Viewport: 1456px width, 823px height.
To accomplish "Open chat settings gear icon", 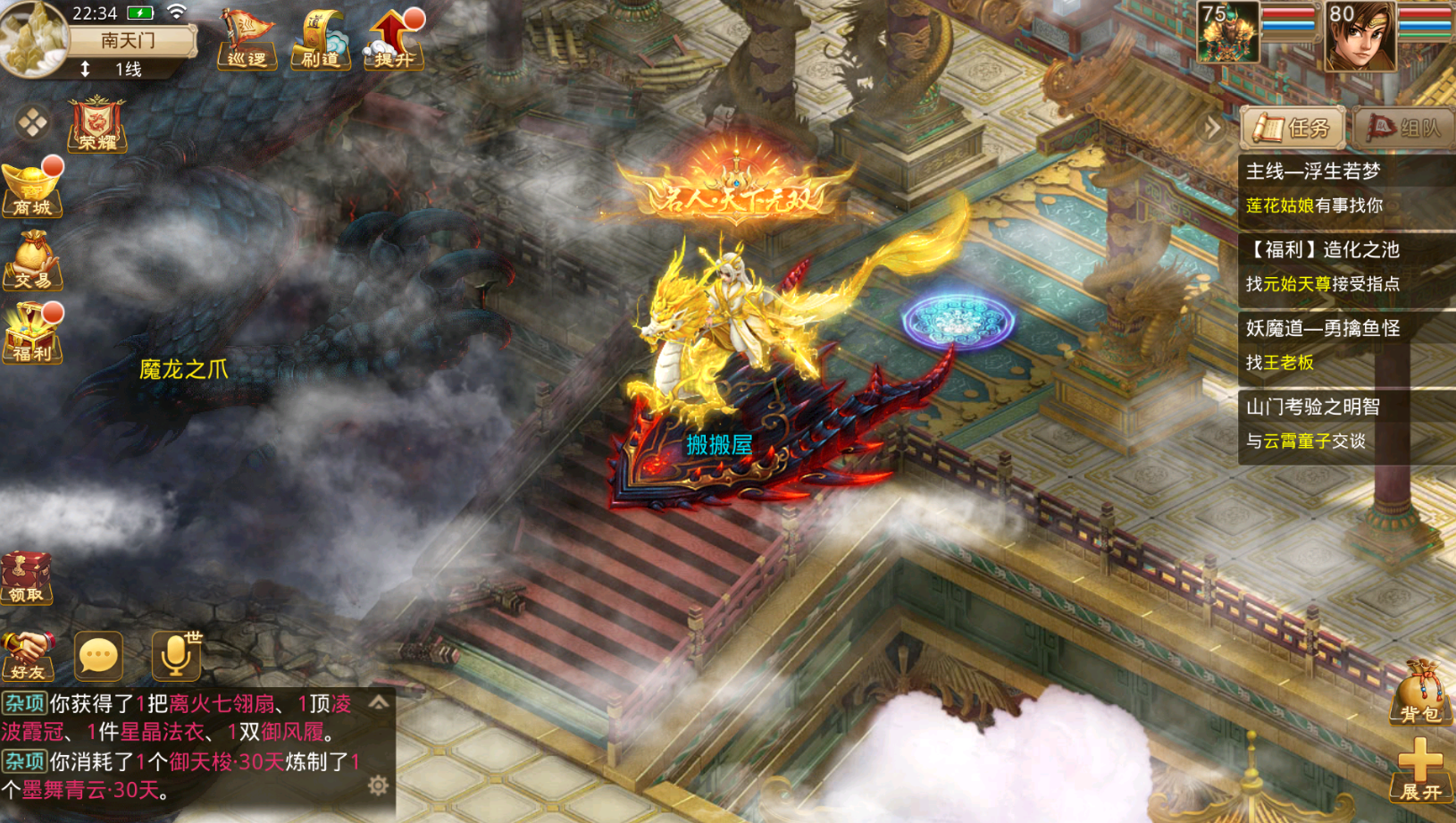I will pyautogui.click(x=379, y=785).
